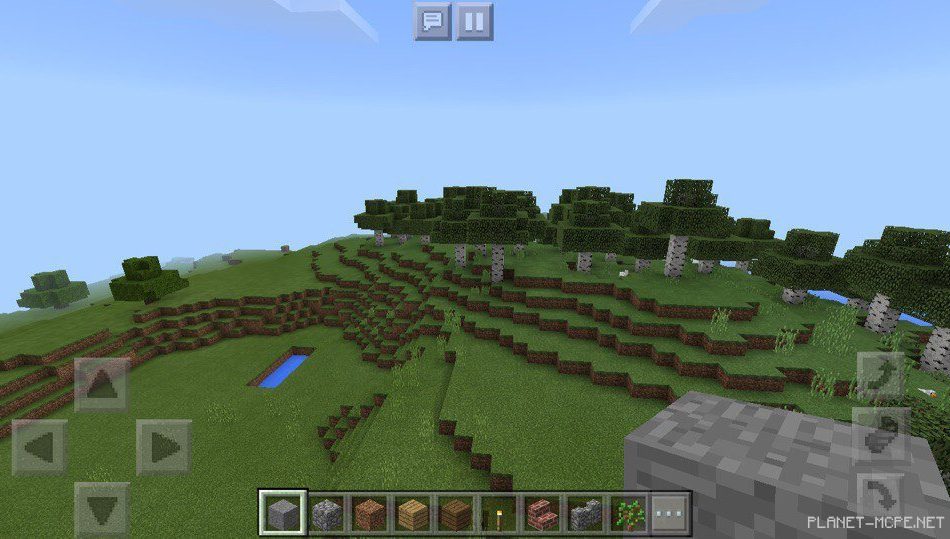Select the darker wooden planks slot
The height and width of the screenshot is (539, 950).
click(x=456, y=514)
